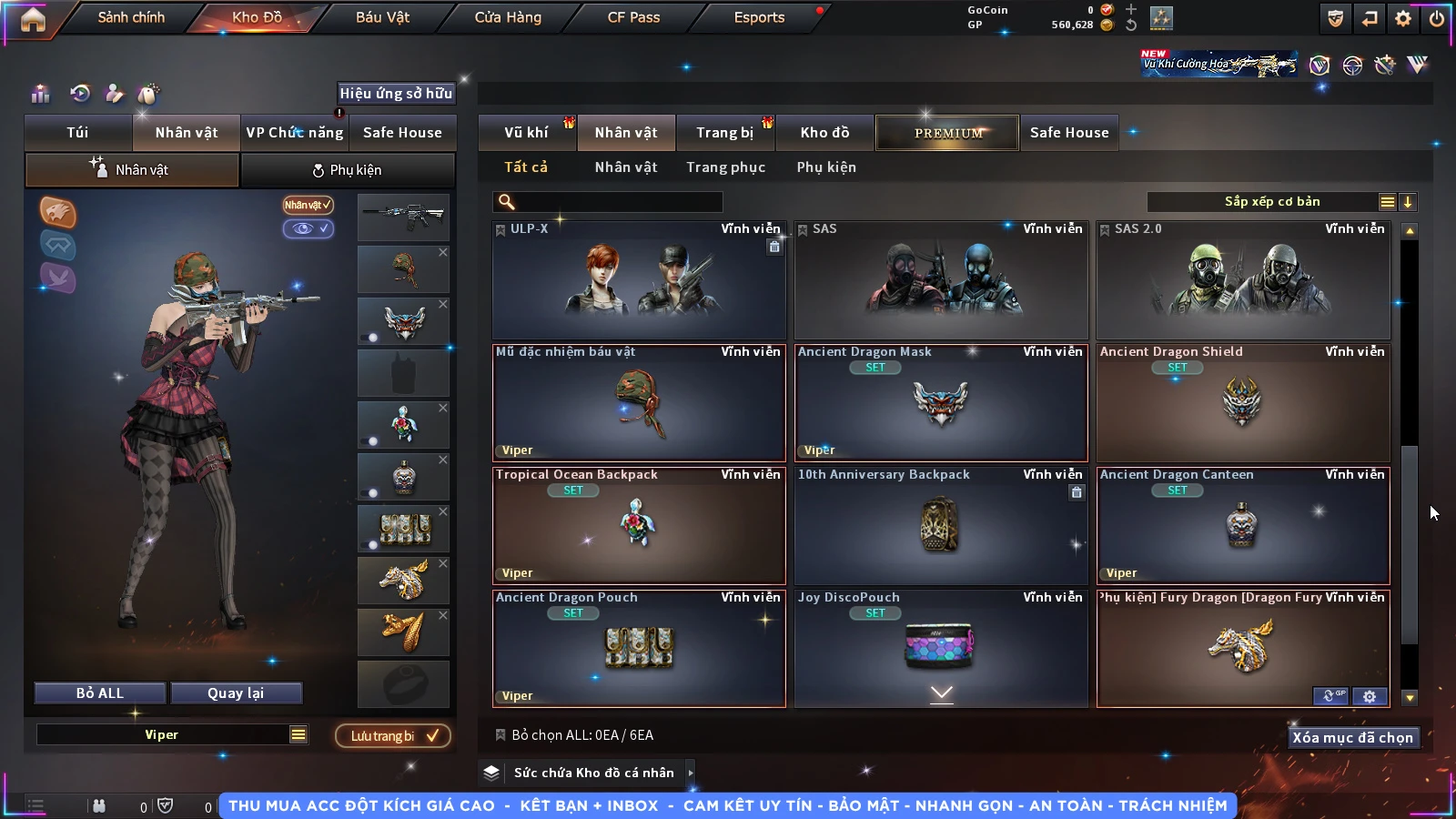
Task: Go to the CF Pass page
Action: 633,17
